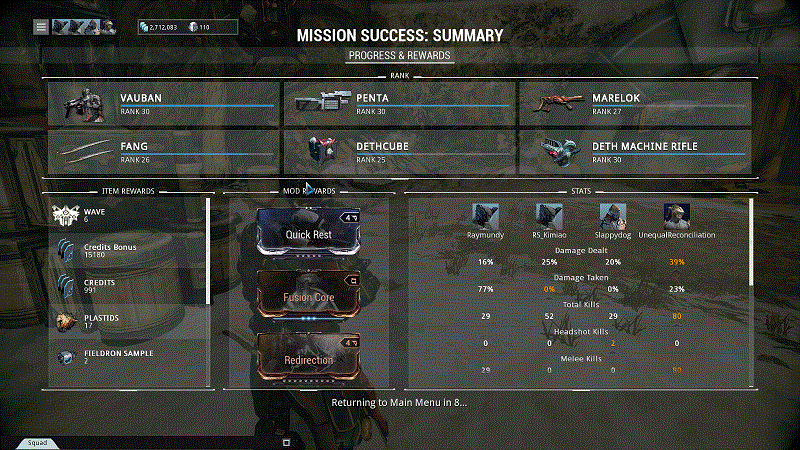Select the Deth Machine Rifle card

click(x=635, y=152)
